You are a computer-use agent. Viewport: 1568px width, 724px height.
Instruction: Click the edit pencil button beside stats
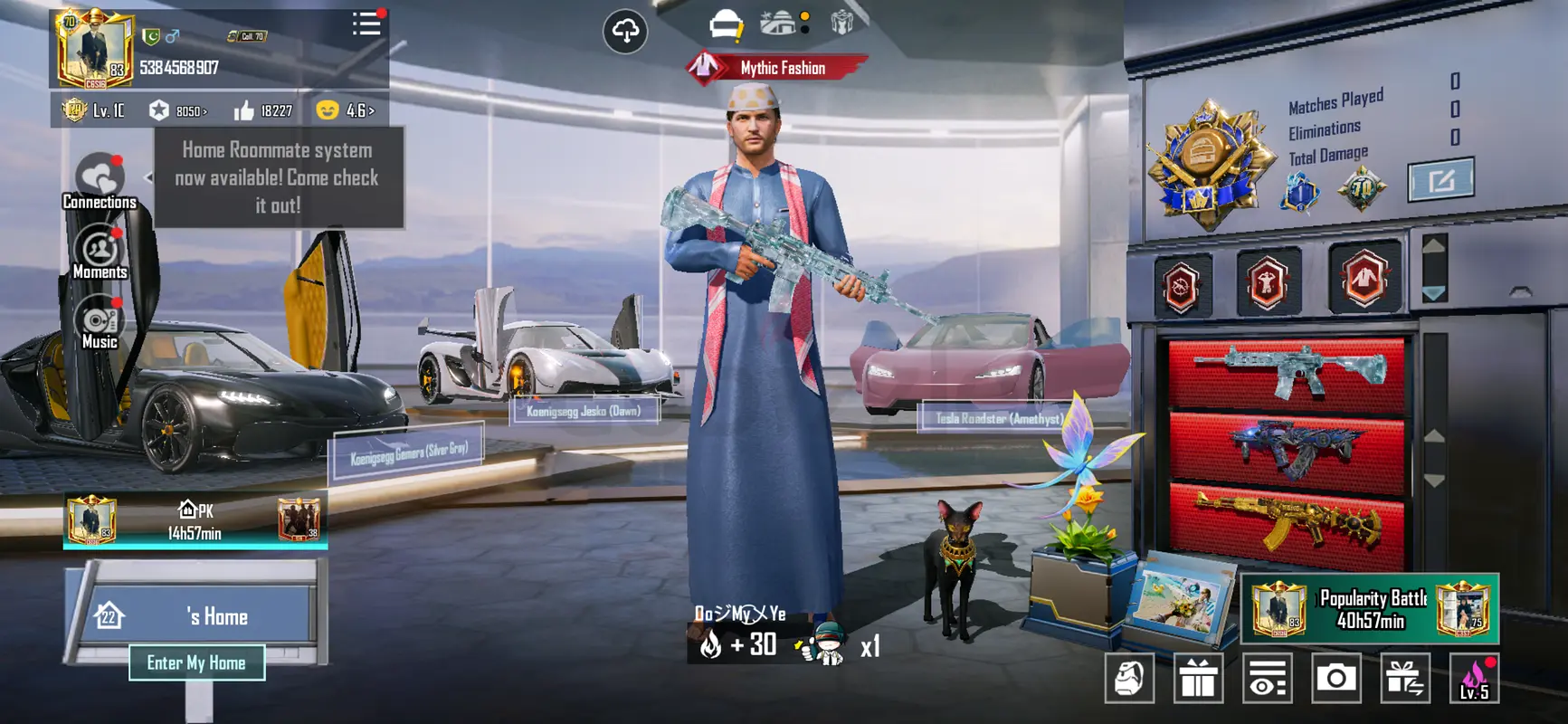[1440, 180]
